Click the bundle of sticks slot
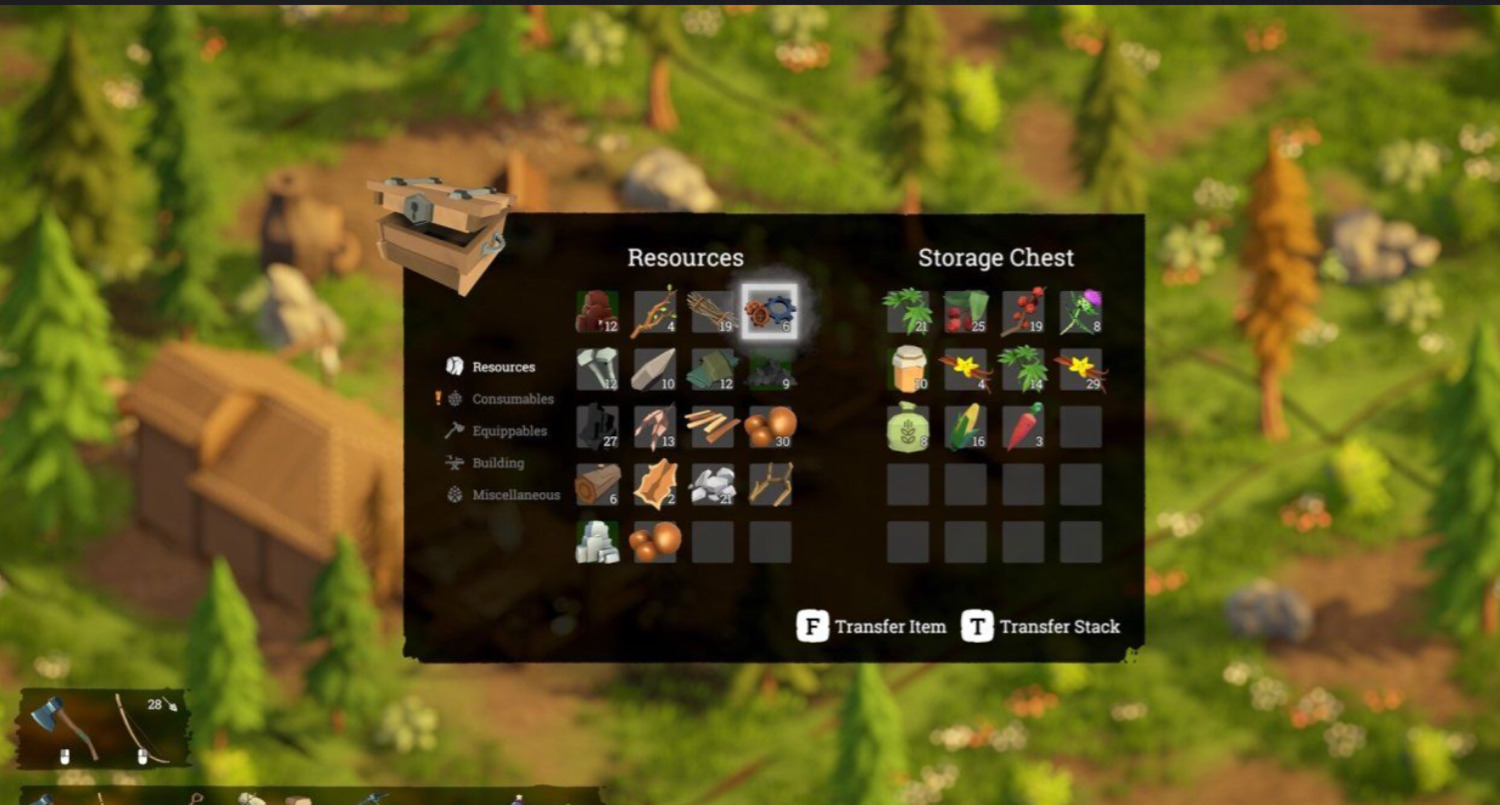Viewport: 1500px width, 805px height. 712,312
